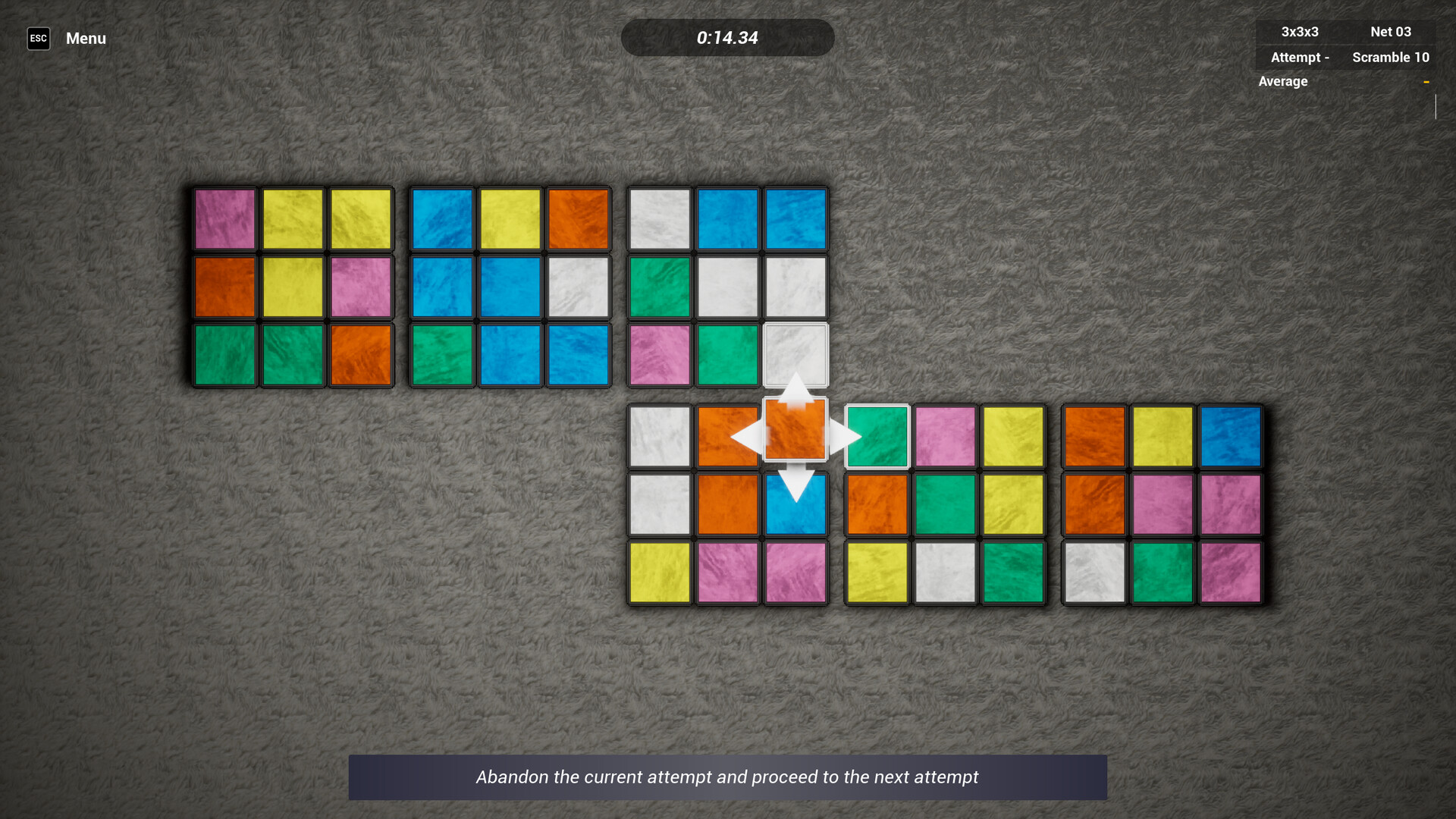
Task: Select the pink tile in the top-left face
Action: [x=224, y=219]
